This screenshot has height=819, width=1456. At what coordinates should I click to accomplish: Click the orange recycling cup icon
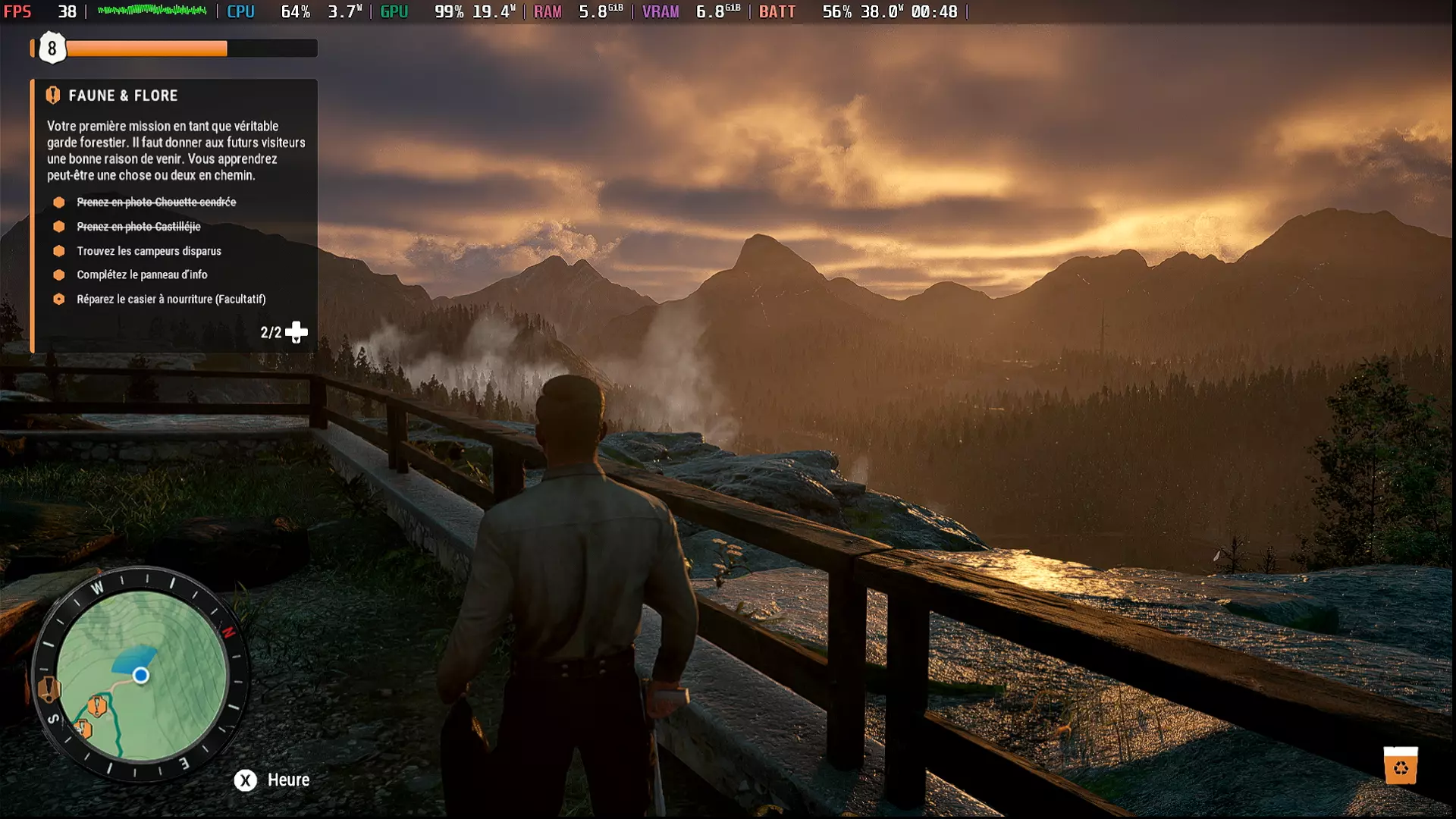pos(1400,766)
